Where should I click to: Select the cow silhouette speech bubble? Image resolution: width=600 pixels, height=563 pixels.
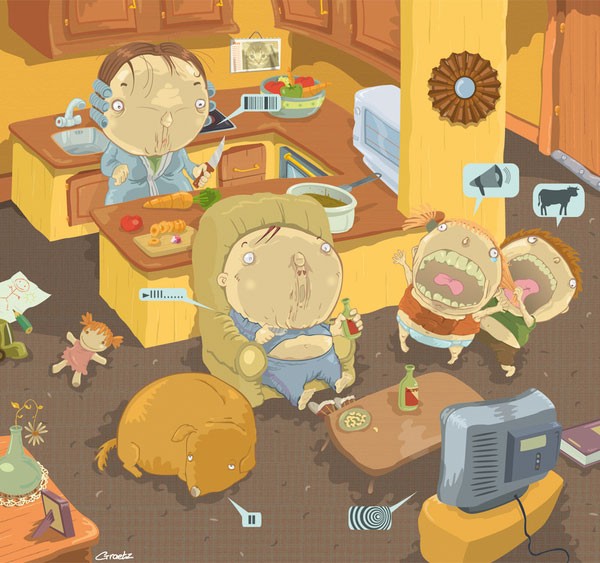(558, 200)
